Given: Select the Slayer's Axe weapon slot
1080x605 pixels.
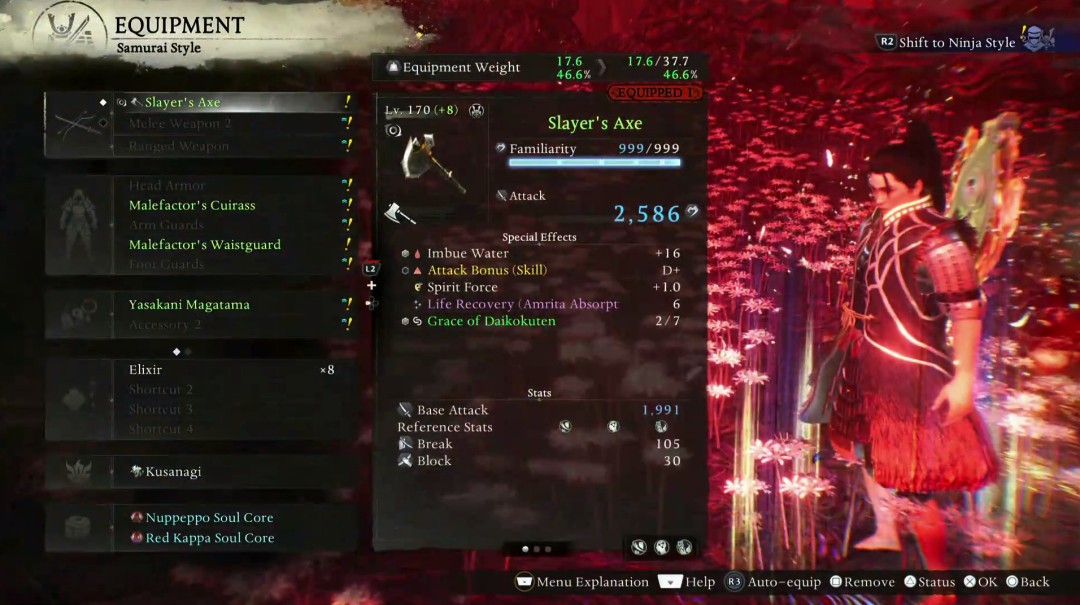Looking at the screenshot, I should (x=183, y=102).
